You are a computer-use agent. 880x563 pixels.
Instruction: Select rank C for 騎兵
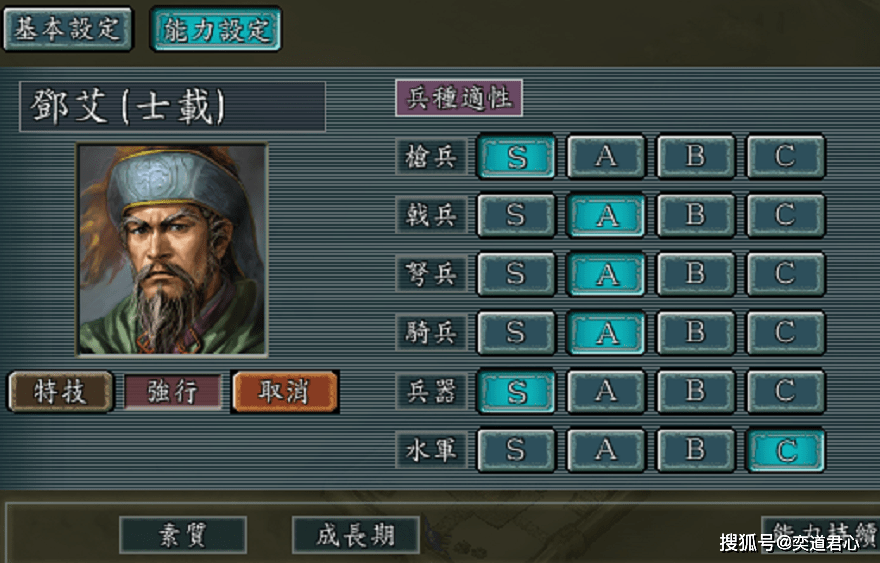[x=785, y=332]
